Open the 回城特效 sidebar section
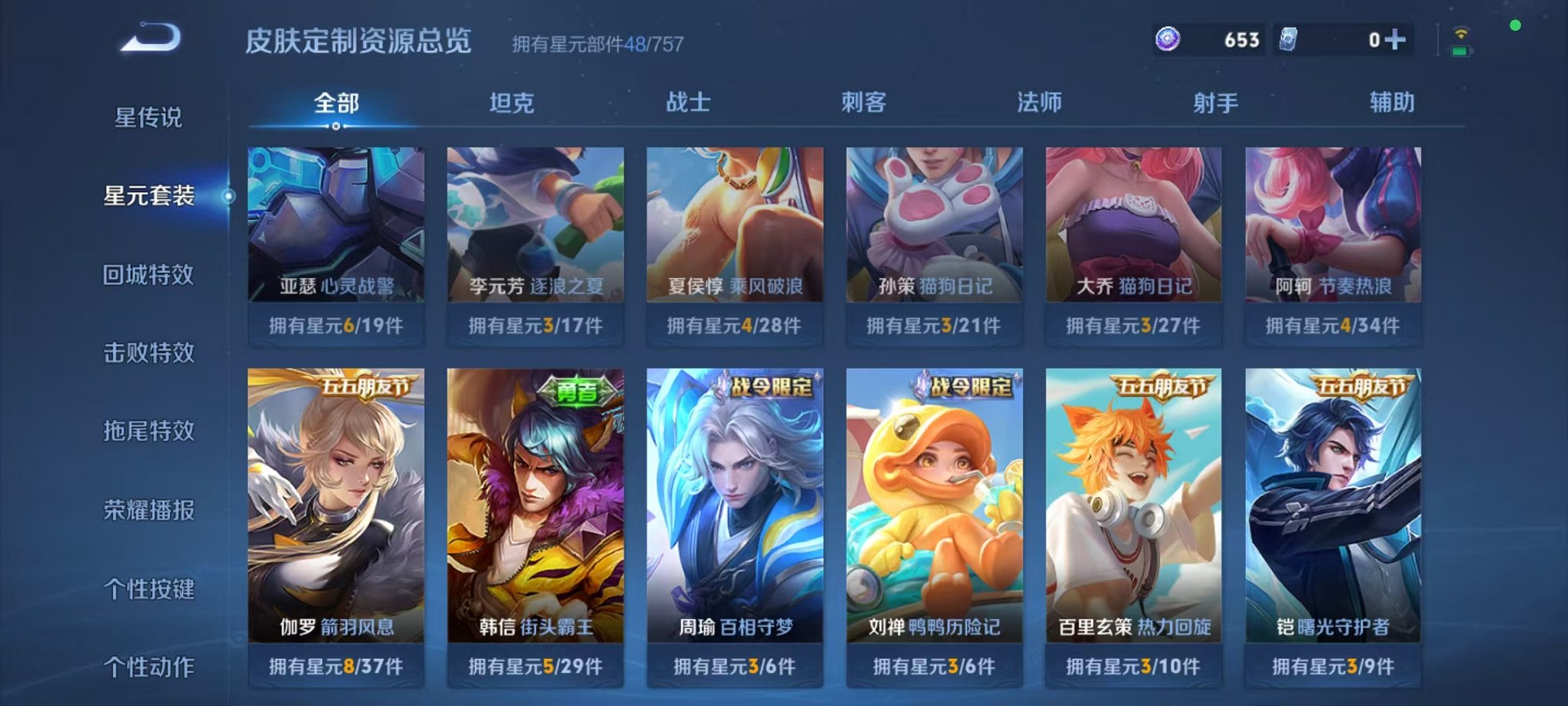Screen dimensions: 1568x706 (x=151, y=275)
